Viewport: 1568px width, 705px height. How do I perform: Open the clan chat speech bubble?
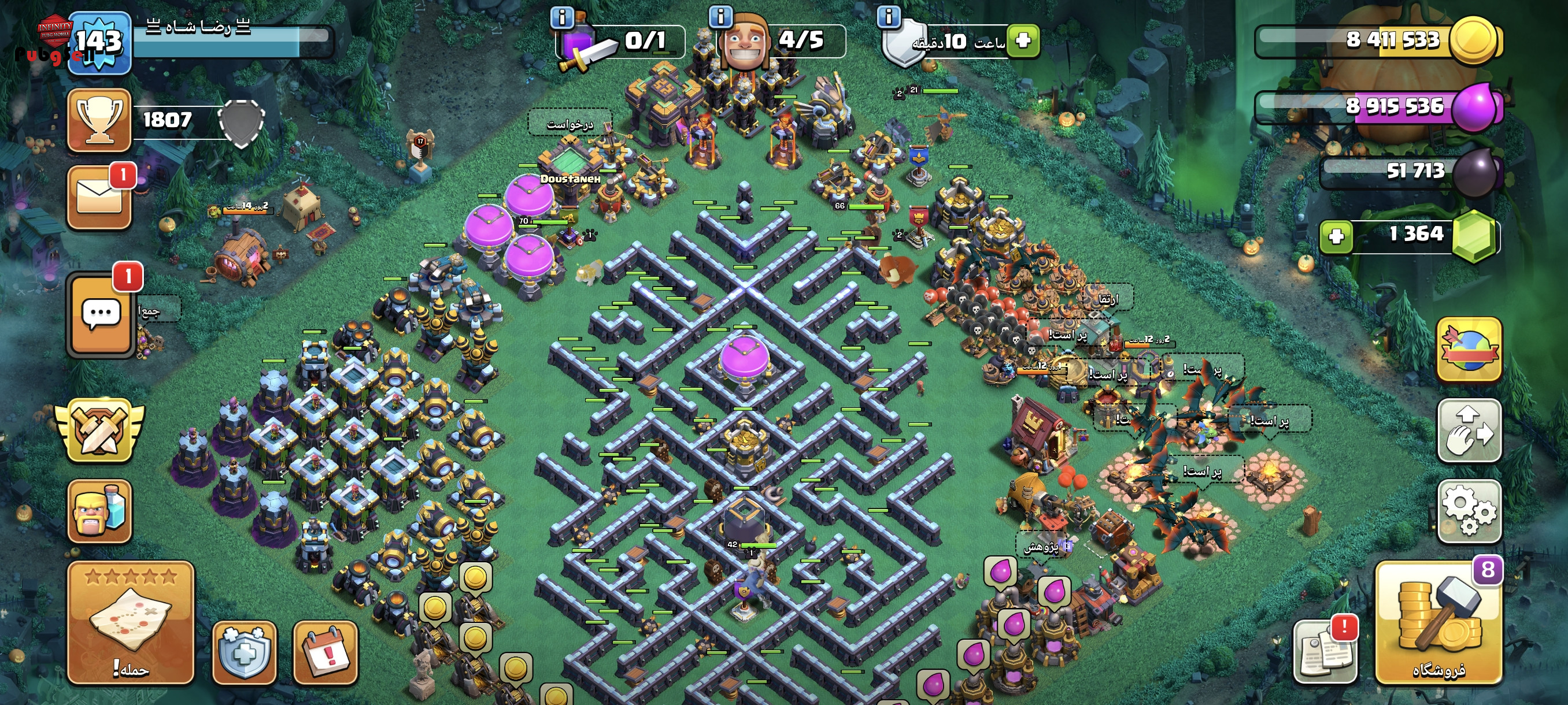101,314
